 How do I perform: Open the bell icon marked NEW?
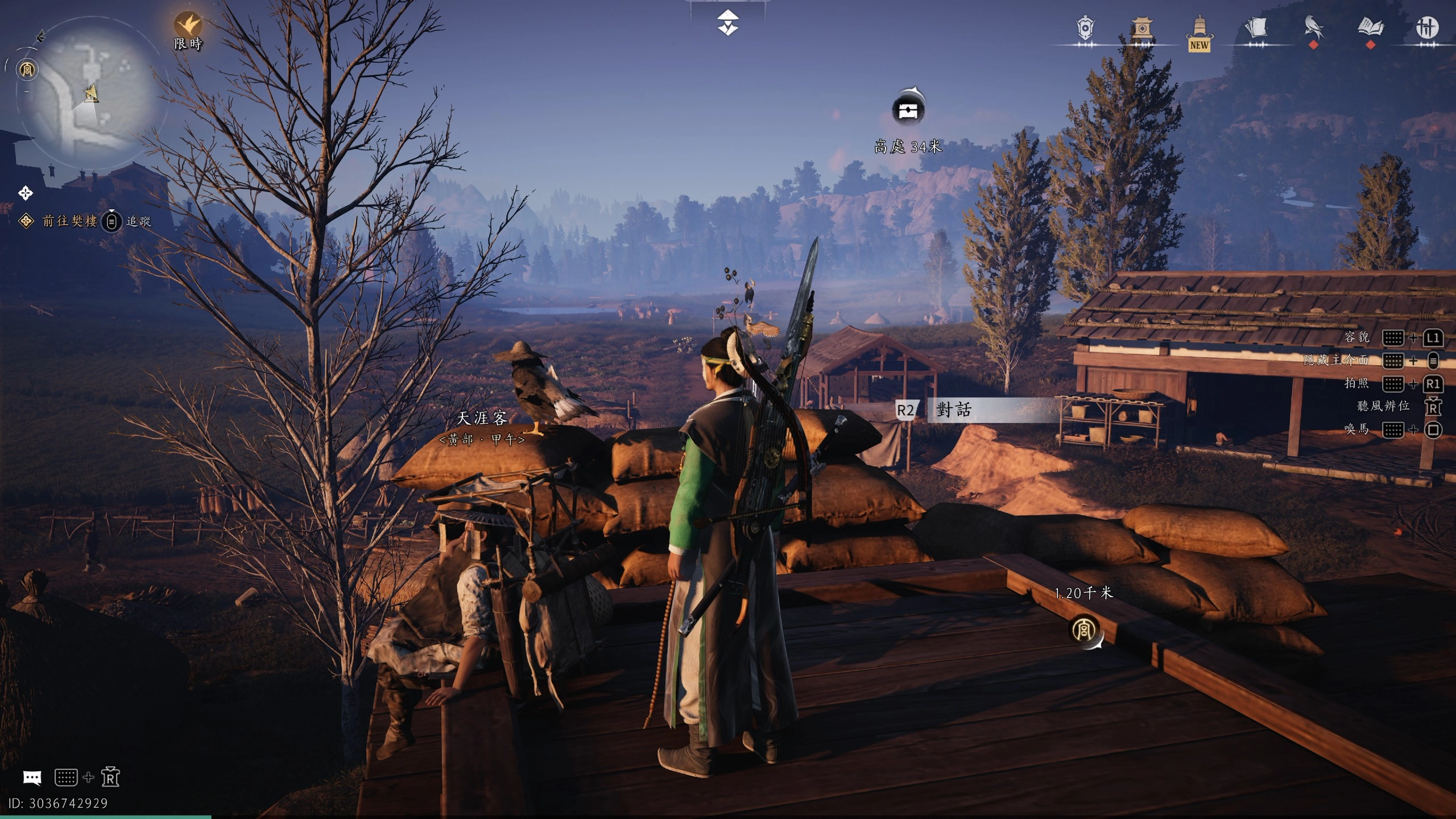coord(1199,31)
